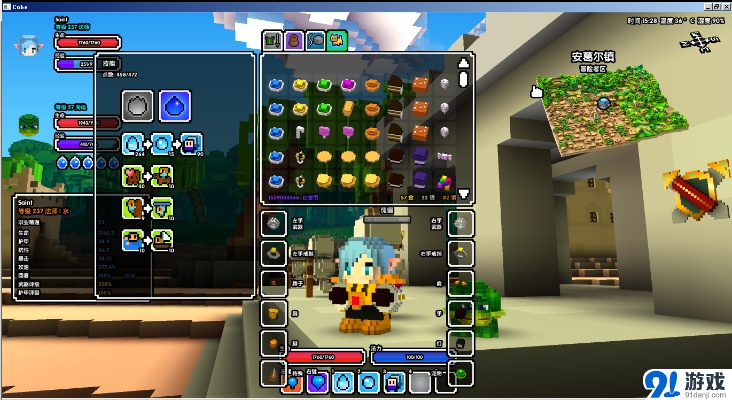Open the brown sack inventory tab
The image size is (732, 400).
tap(294, 41)
